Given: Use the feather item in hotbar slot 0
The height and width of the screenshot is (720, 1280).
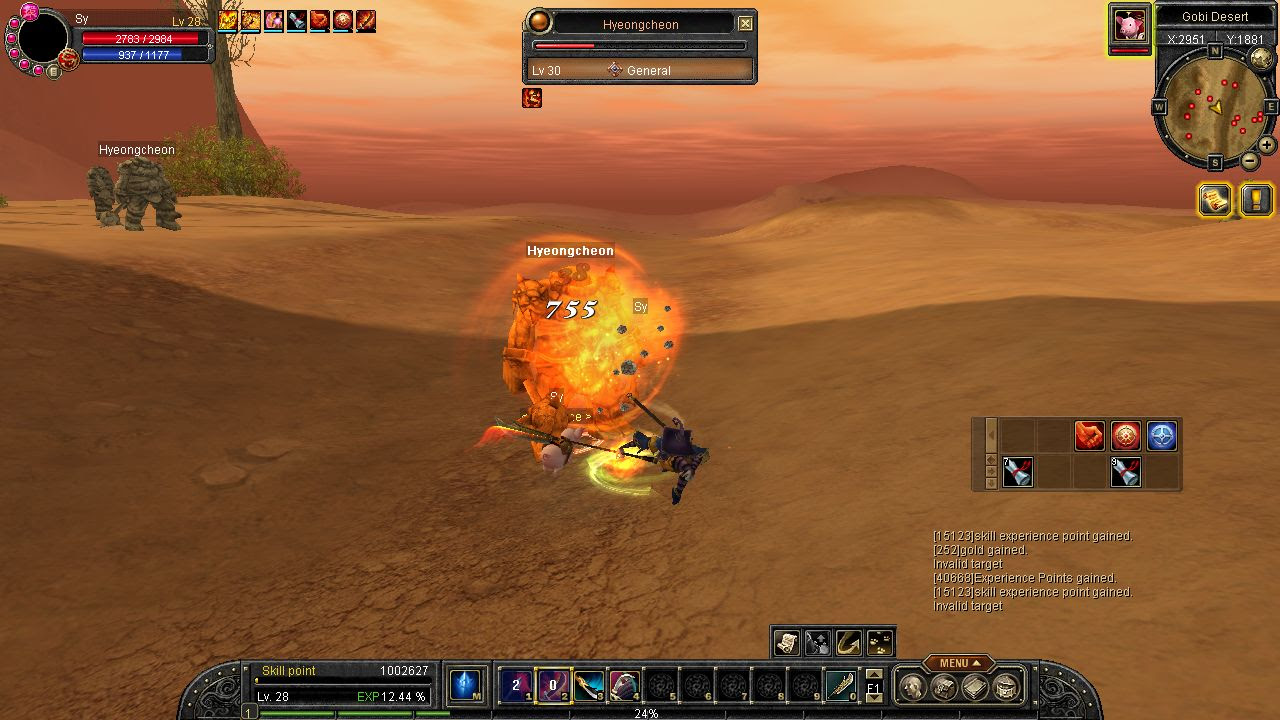Looking at the screenshot, I should [841, 685].
